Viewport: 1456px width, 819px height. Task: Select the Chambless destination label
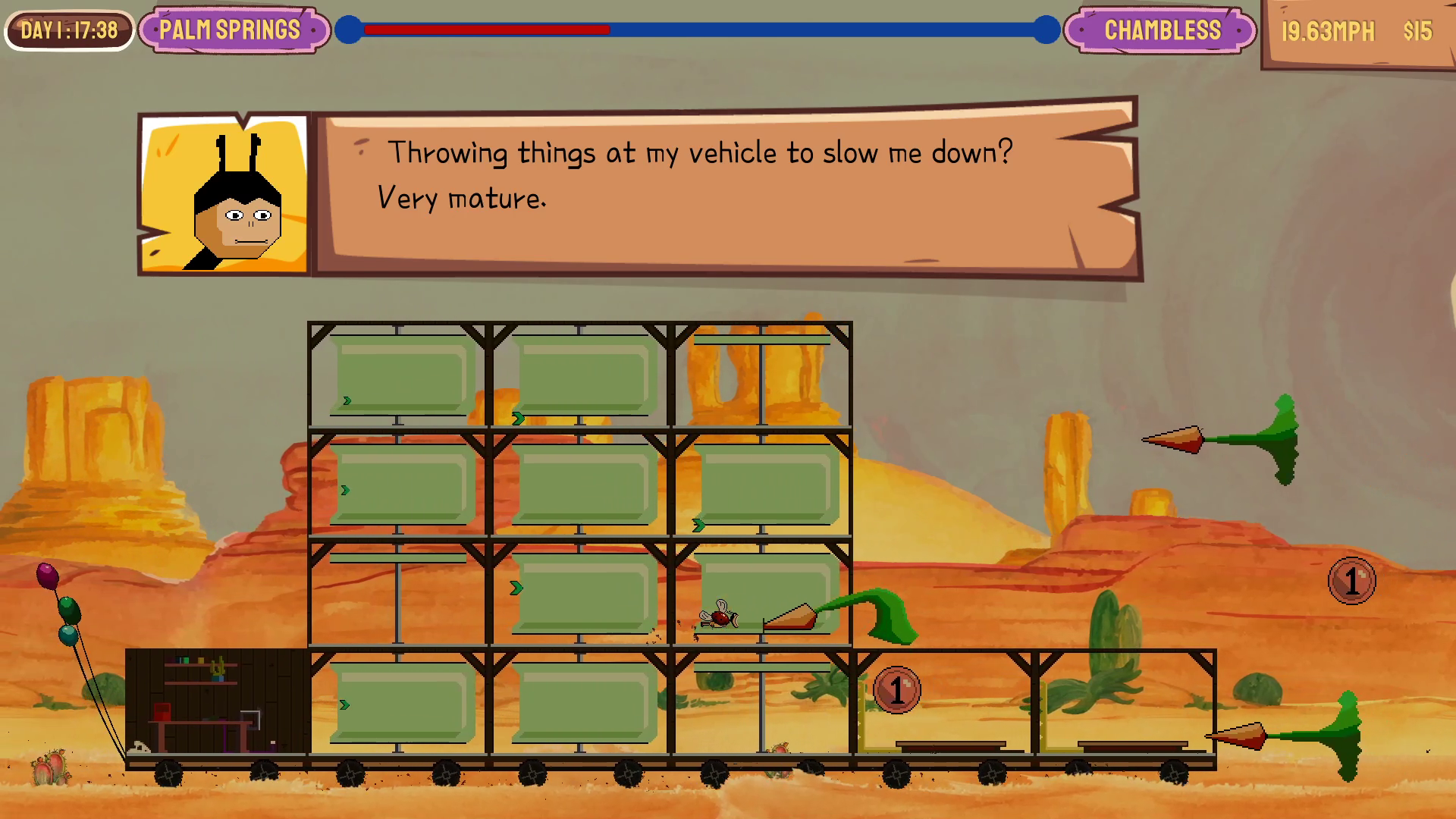[1161, 30]
